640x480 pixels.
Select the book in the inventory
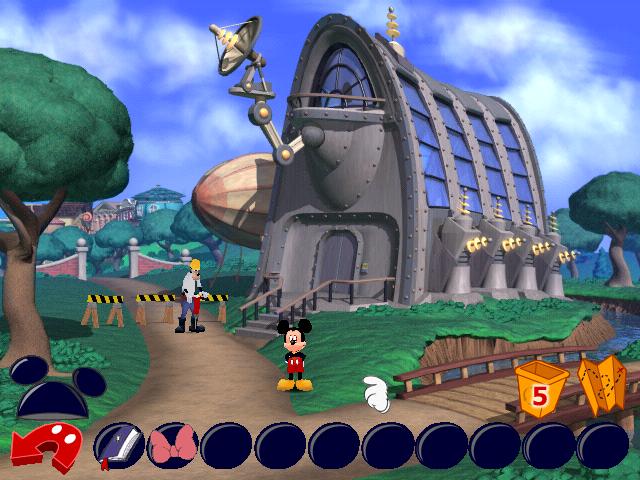[116, 446]
